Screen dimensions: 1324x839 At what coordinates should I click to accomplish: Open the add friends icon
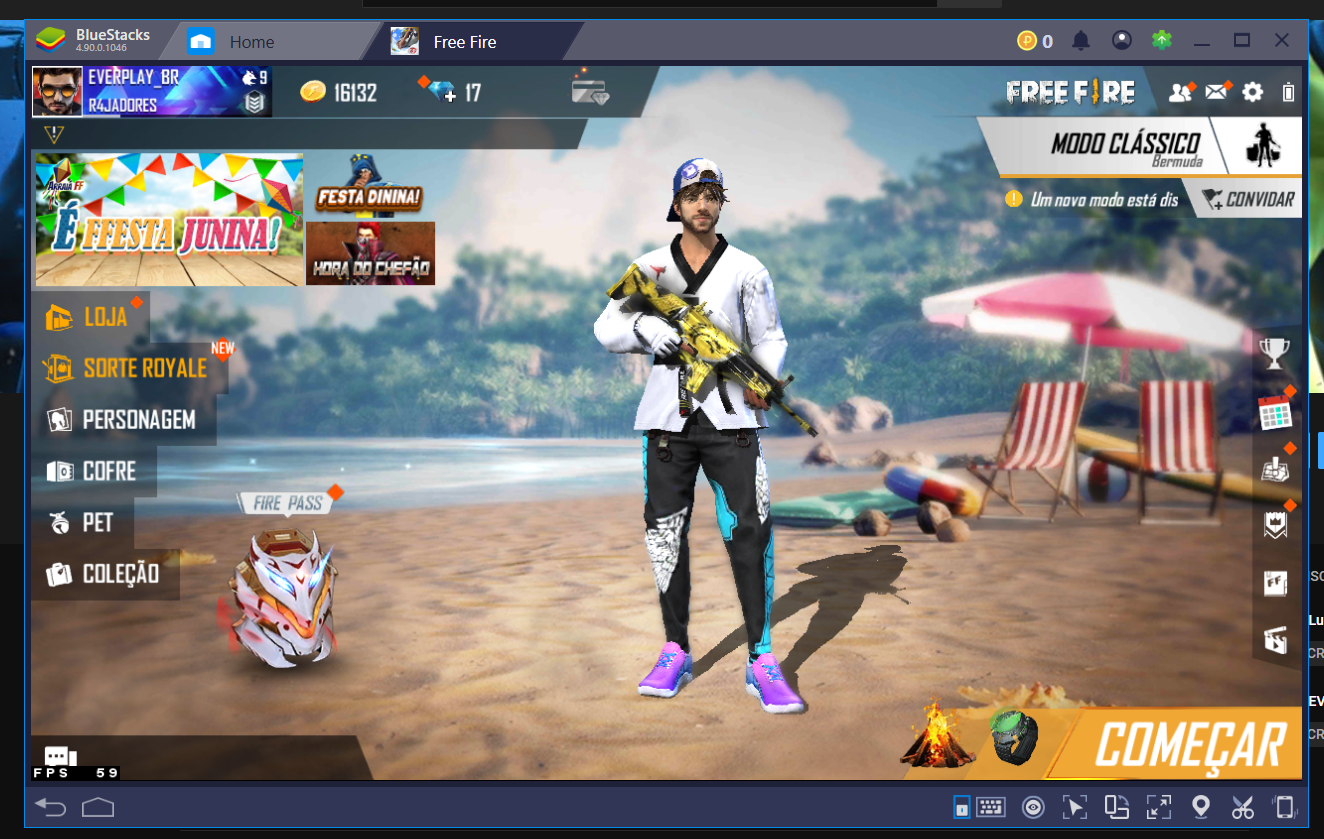[x=1182, y=91]
